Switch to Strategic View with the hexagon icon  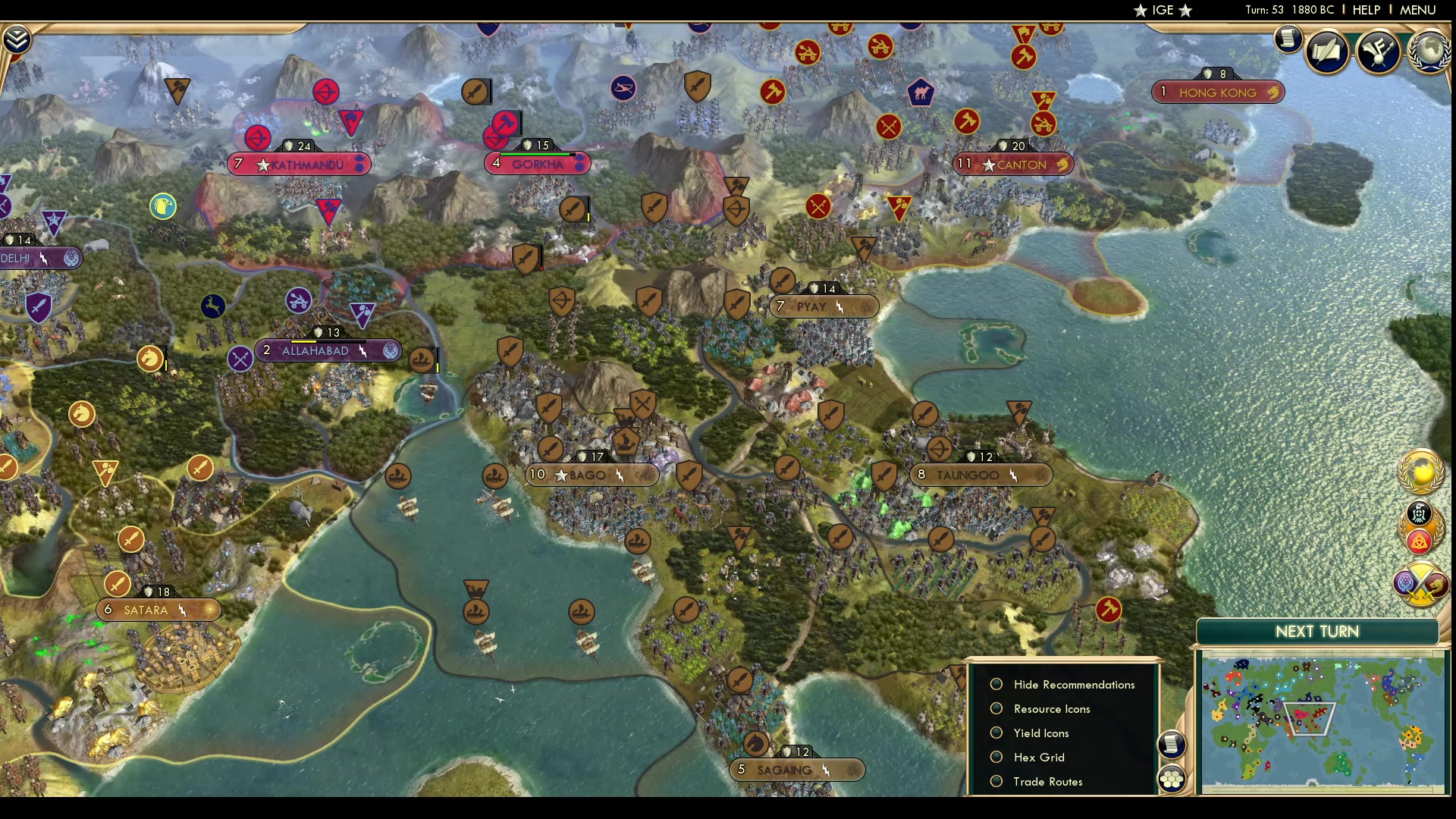pyautogui.click(x=1173, y=777)
